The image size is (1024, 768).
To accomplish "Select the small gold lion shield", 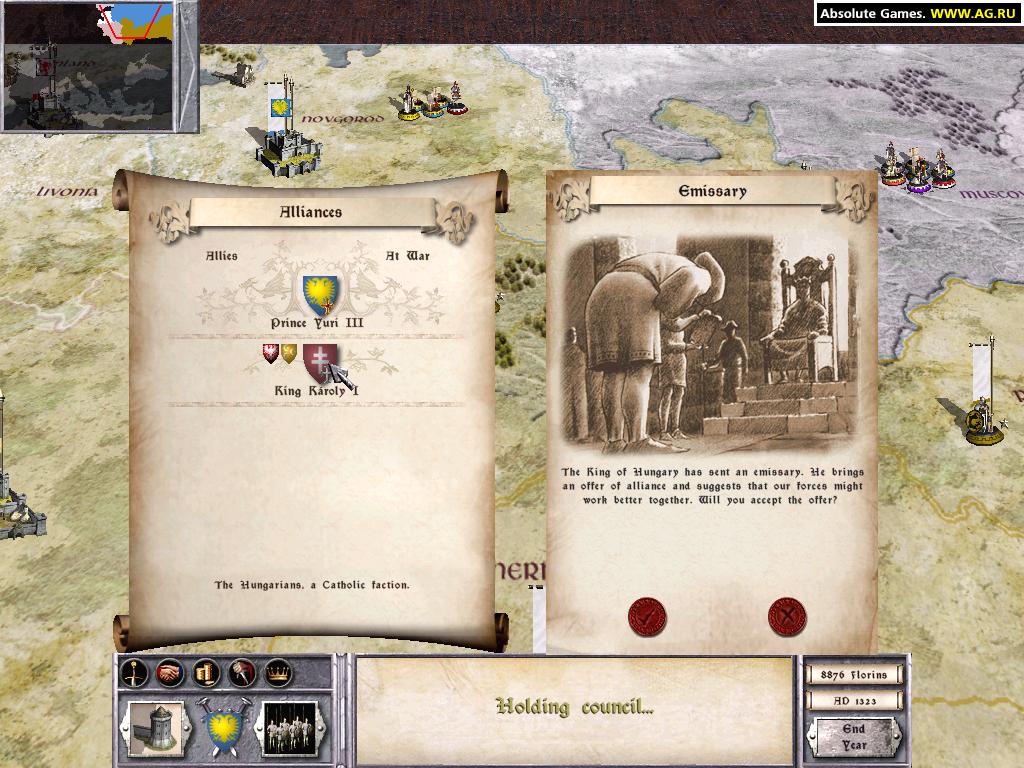I will pyautogui.click(x=289, y=353).
